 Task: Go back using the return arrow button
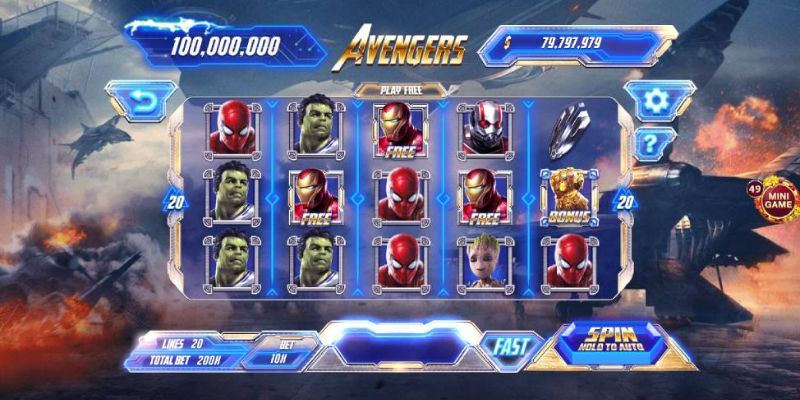pos(140,101)
